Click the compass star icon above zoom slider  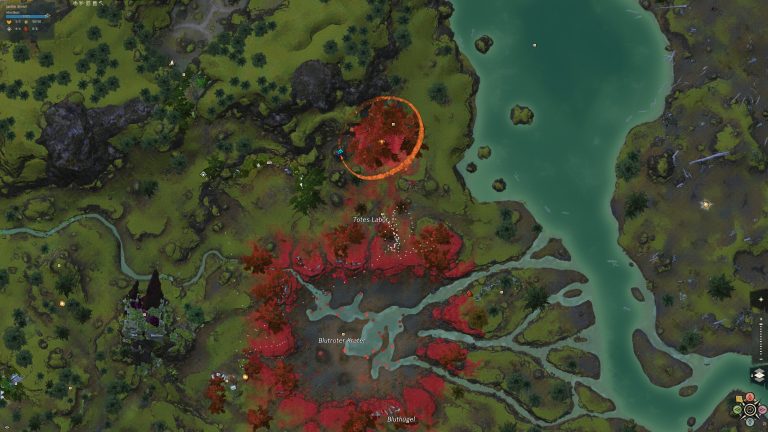point(760,299)
